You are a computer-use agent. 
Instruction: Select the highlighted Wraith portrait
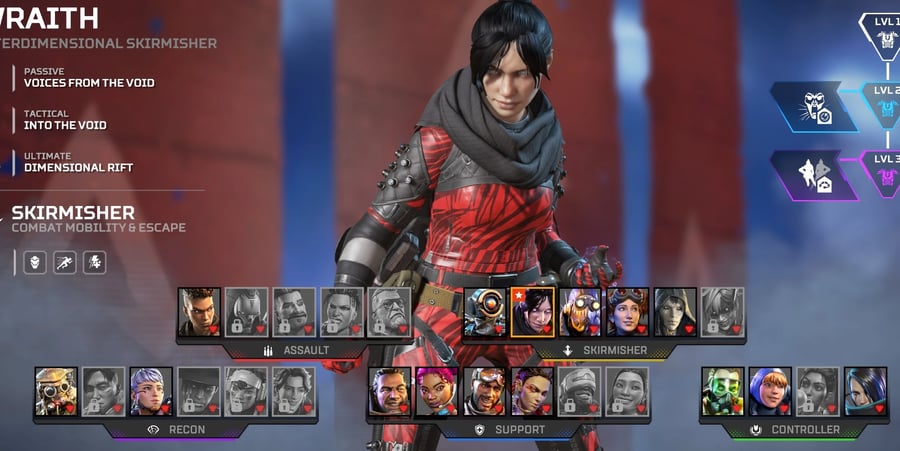coord(533,312)
